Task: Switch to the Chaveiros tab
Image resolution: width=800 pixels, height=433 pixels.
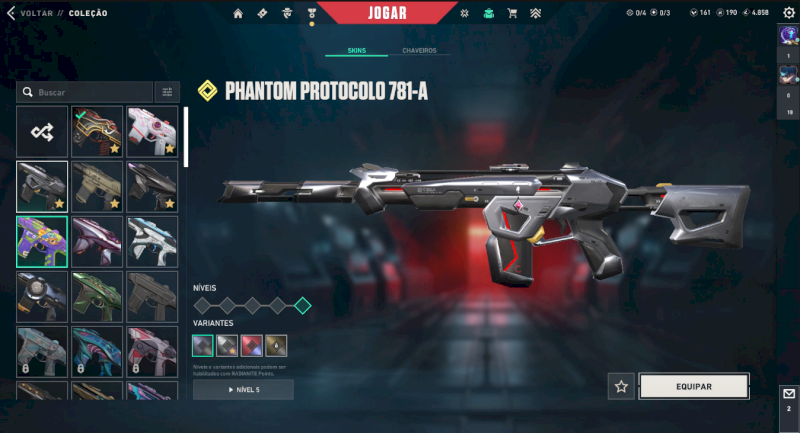Action: 419,50
